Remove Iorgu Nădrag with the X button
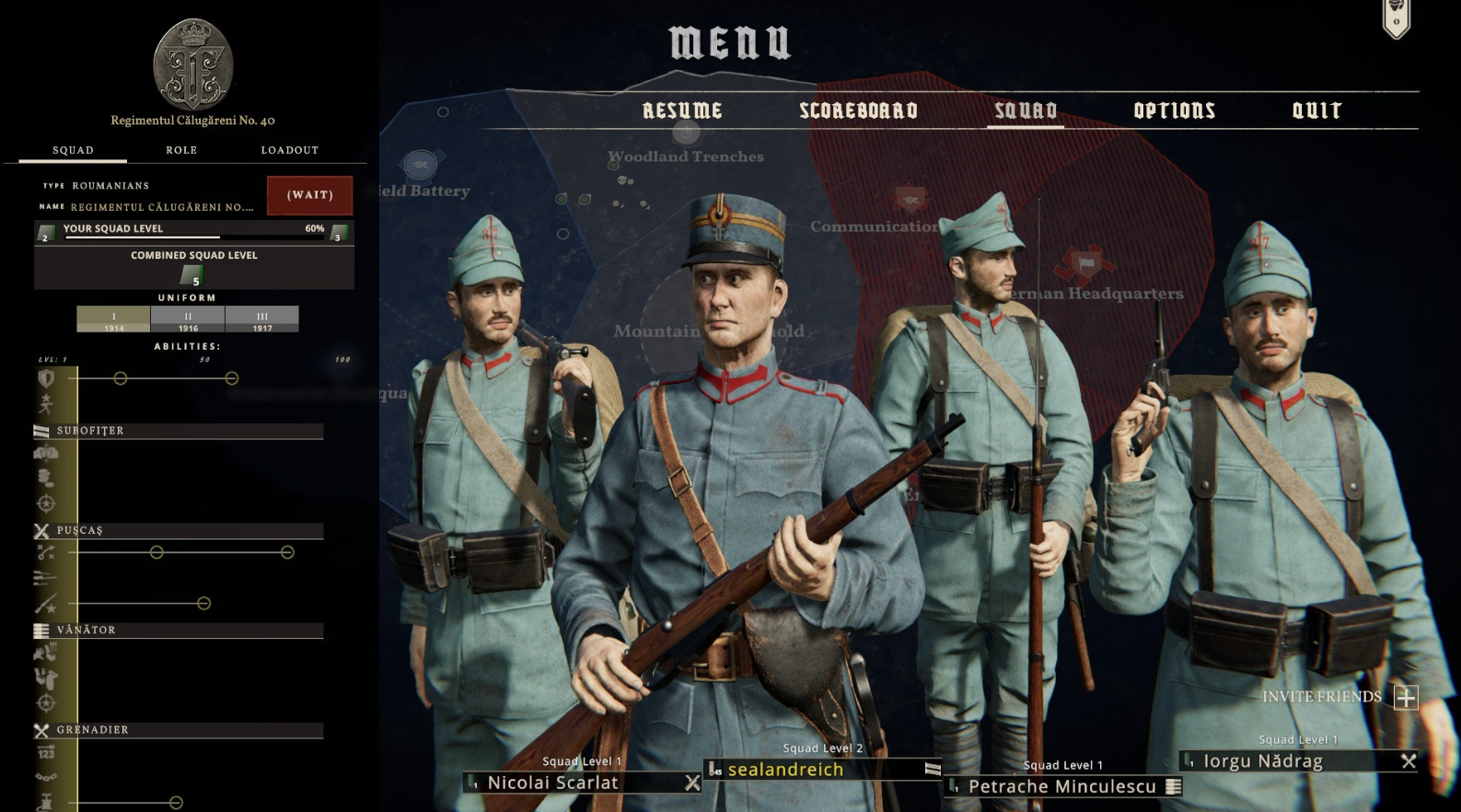 click(1408, 761)
